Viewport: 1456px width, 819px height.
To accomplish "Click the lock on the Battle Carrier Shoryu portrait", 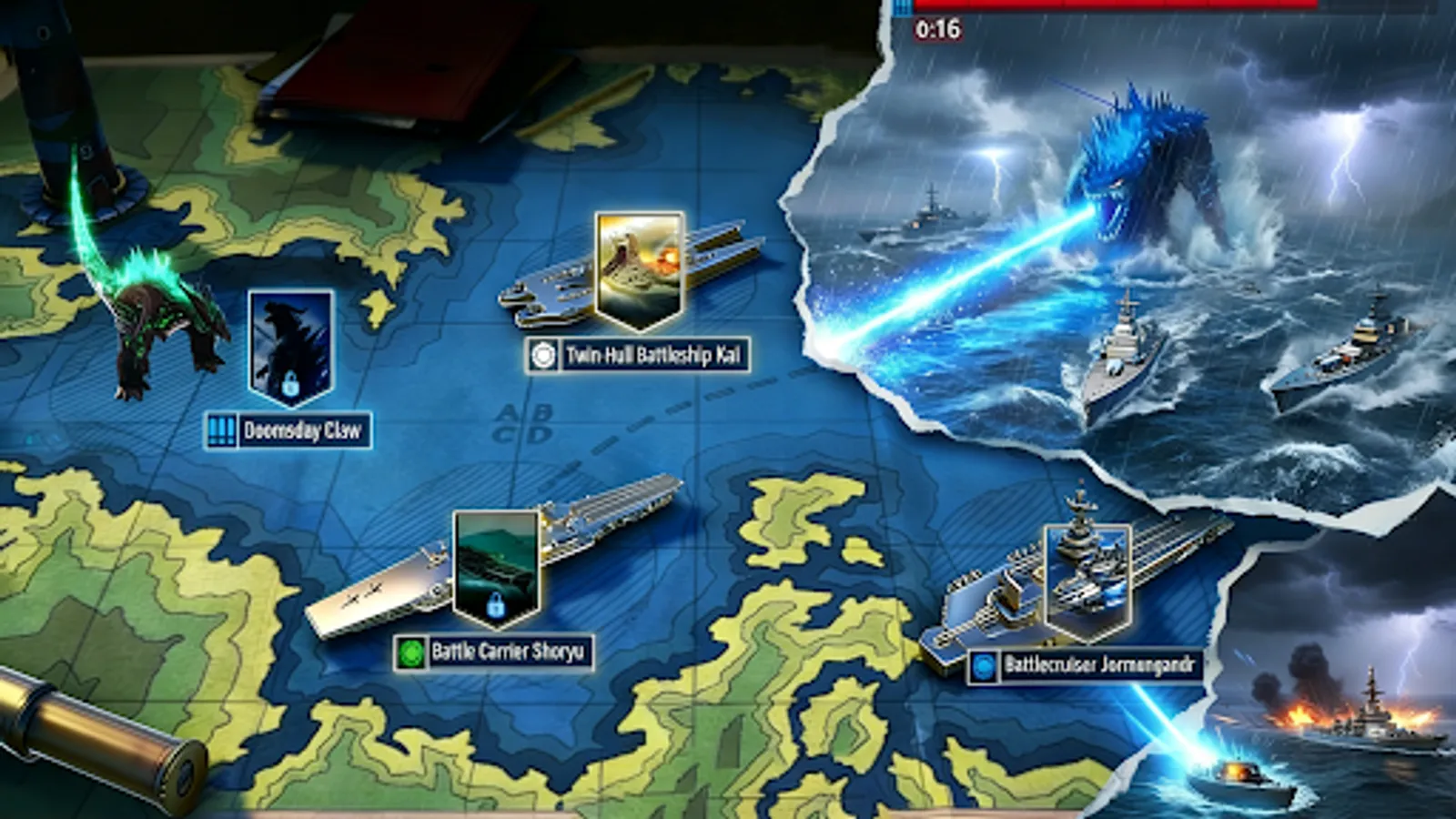I will (496, 606).
